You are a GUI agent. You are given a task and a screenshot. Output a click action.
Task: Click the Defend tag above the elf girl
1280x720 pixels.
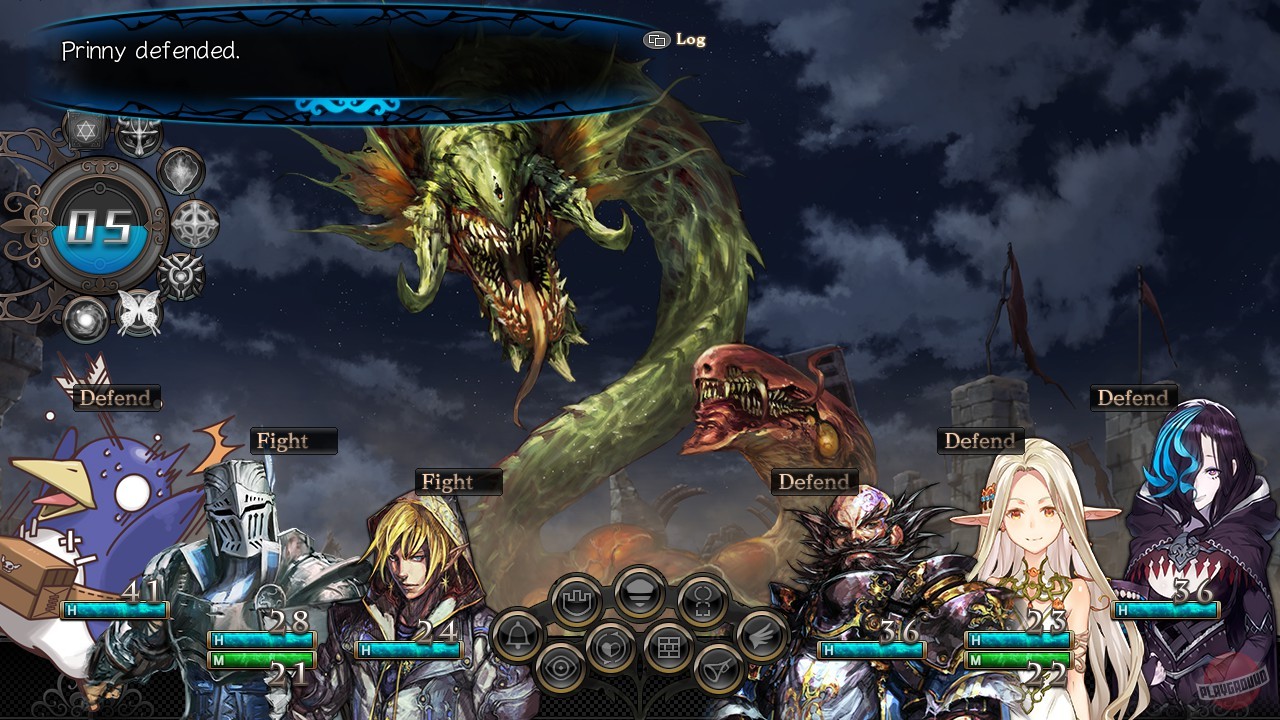click(x=980, y=440)
